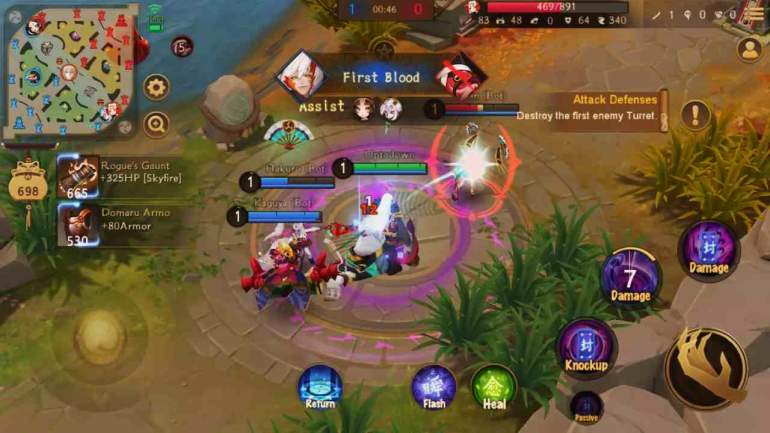Open the shop via gold bag
Screen dimensions: 770x433
(28, 183)
